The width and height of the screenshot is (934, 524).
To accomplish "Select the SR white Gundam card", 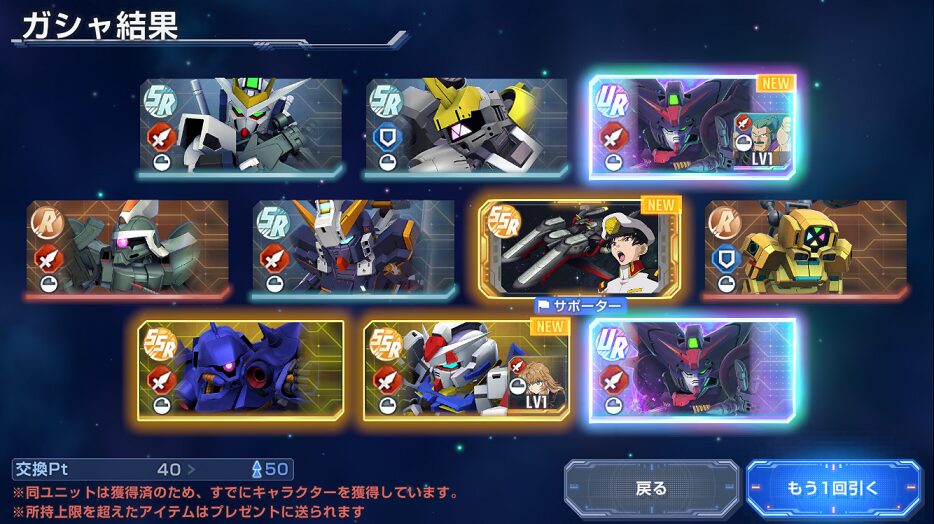I will (x=240, y=128).
